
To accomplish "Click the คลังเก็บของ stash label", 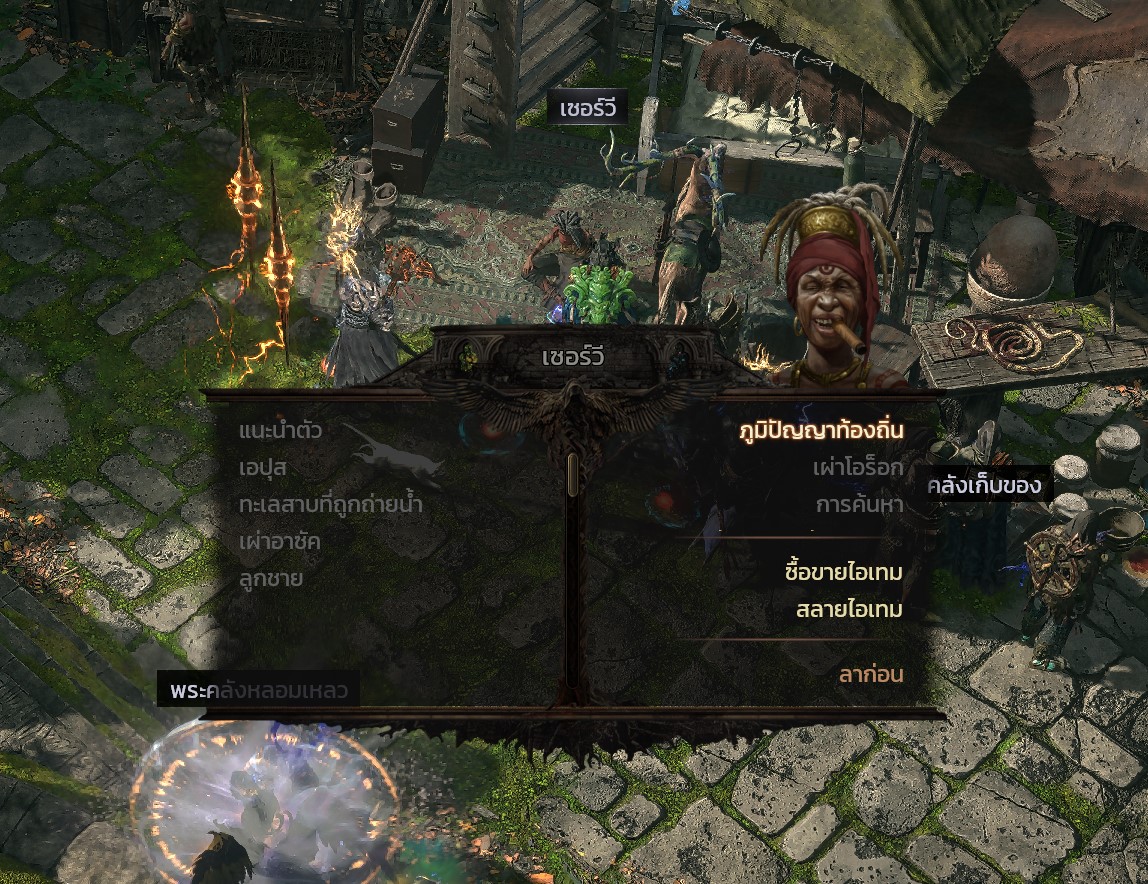I will pos(985,487).
